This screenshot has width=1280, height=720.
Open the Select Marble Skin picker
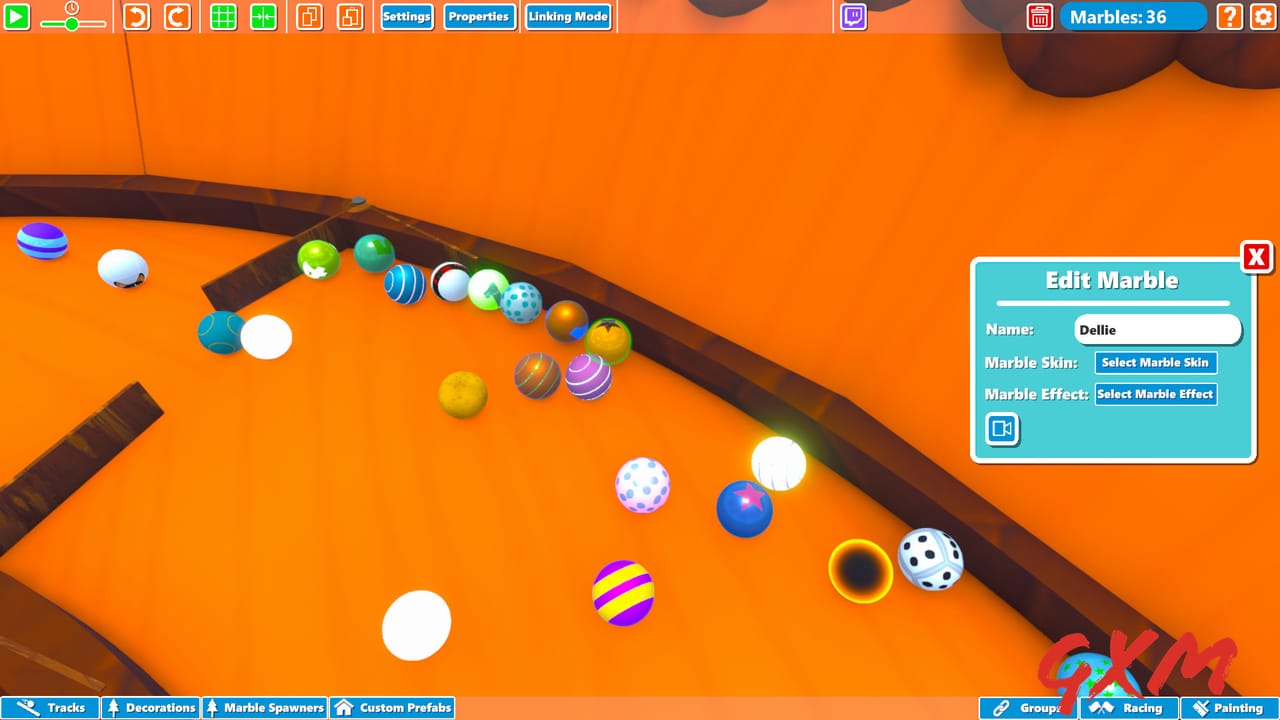click(x=1155, y=362)
